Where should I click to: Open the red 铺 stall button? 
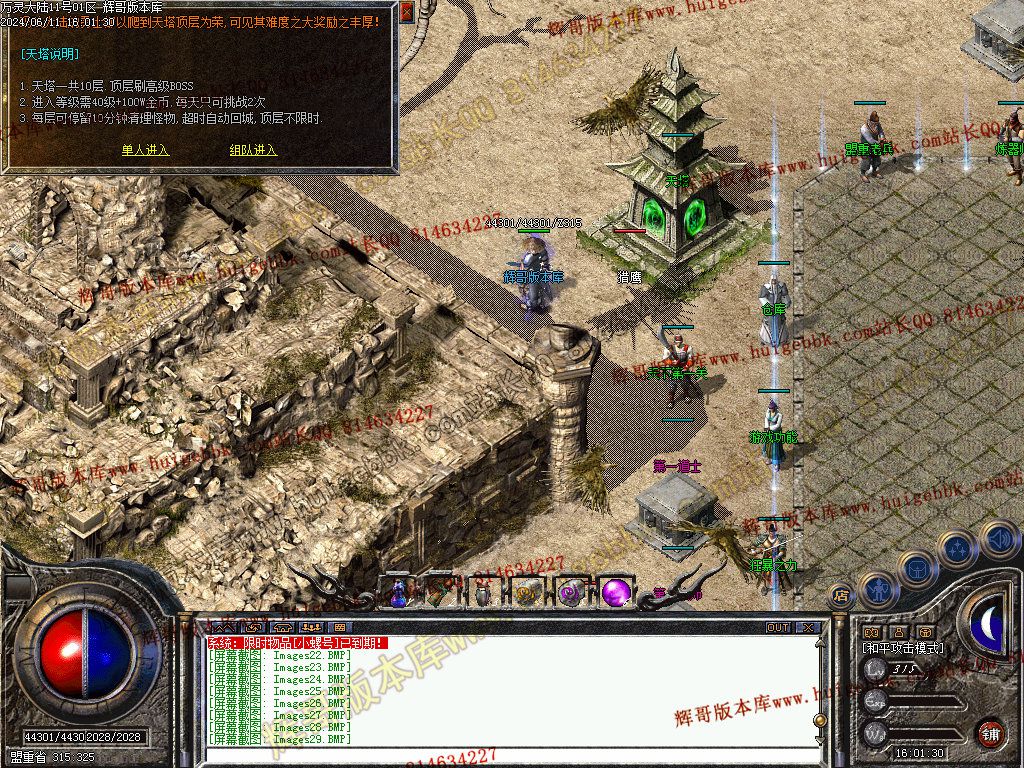pyautogui.click(x=990, y=733)
